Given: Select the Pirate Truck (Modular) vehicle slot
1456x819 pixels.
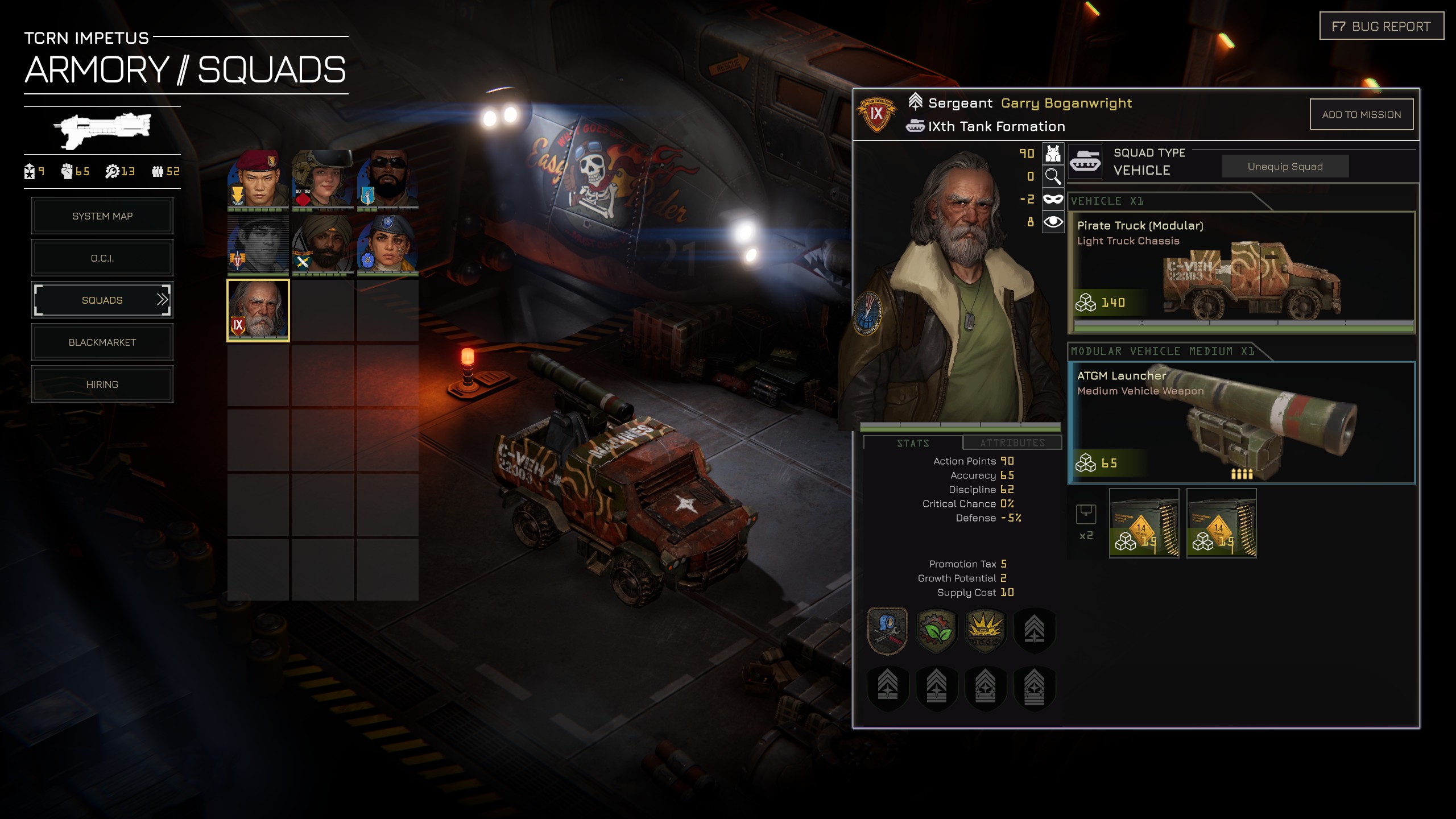Looking at the screenshot, I should 1241,272.
